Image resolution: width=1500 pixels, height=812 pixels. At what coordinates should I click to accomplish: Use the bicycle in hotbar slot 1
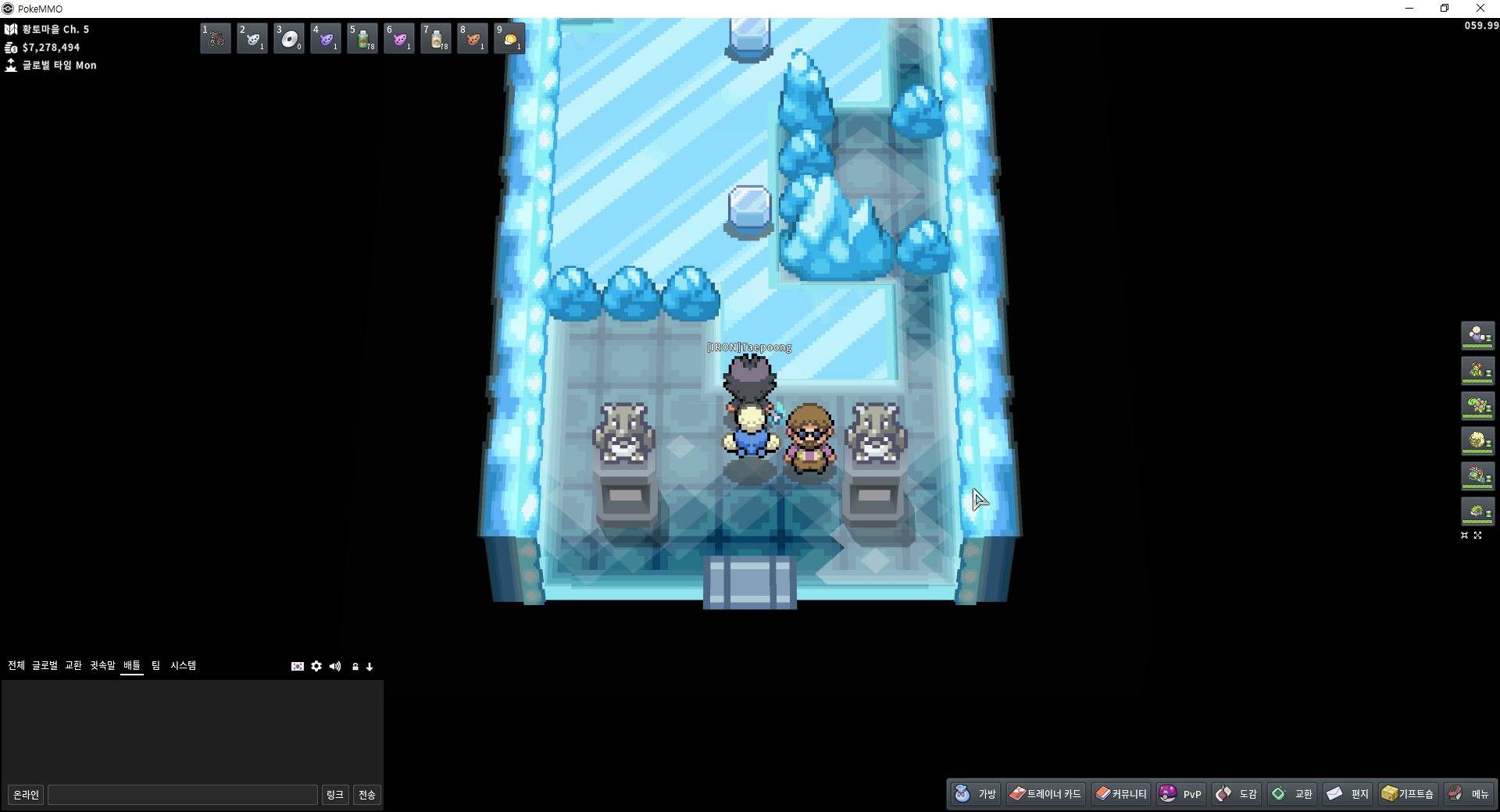(x=216, y=38)
